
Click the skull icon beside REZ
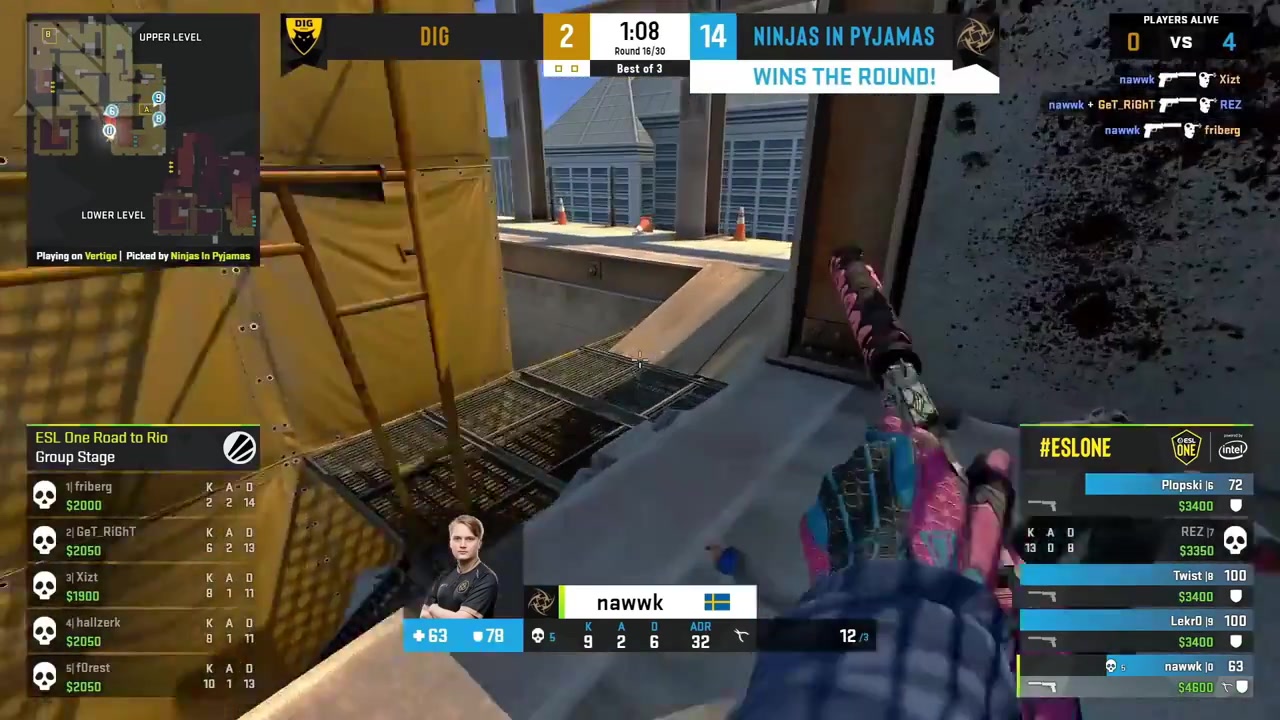1236,540
